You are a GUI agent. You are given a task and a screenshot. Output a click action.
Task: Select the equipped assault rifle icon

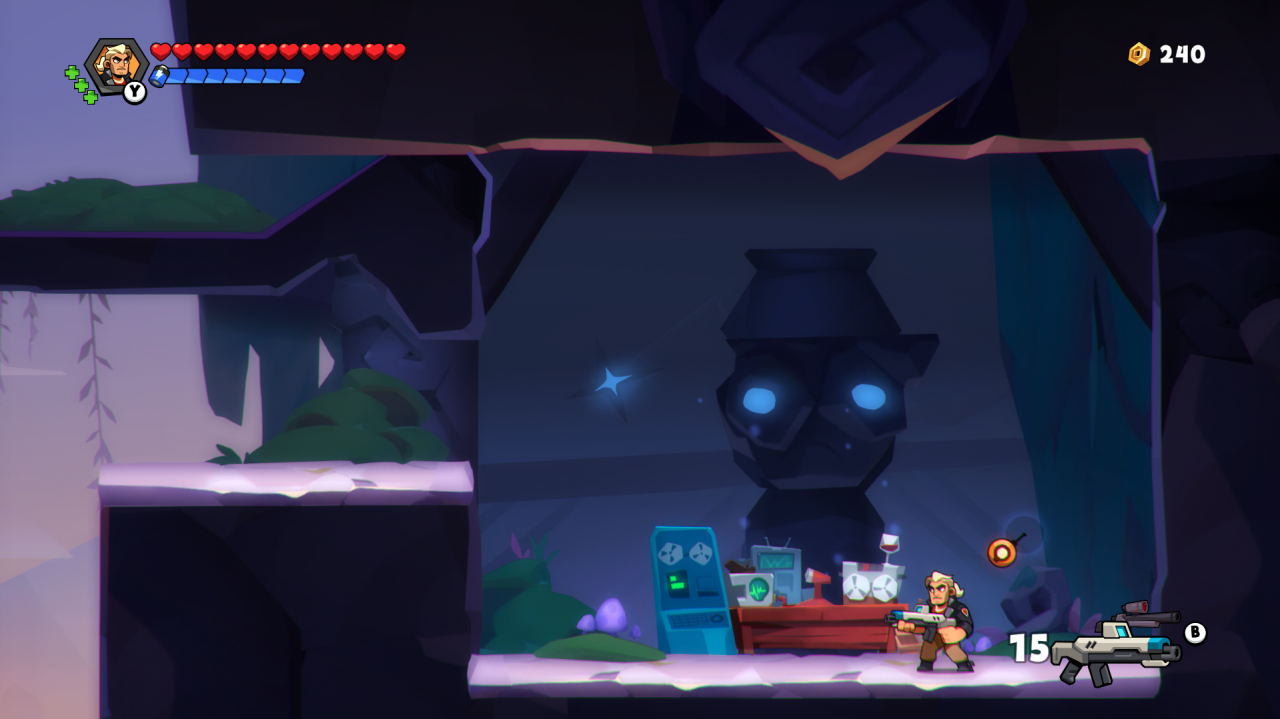[x=1116, y=646]
